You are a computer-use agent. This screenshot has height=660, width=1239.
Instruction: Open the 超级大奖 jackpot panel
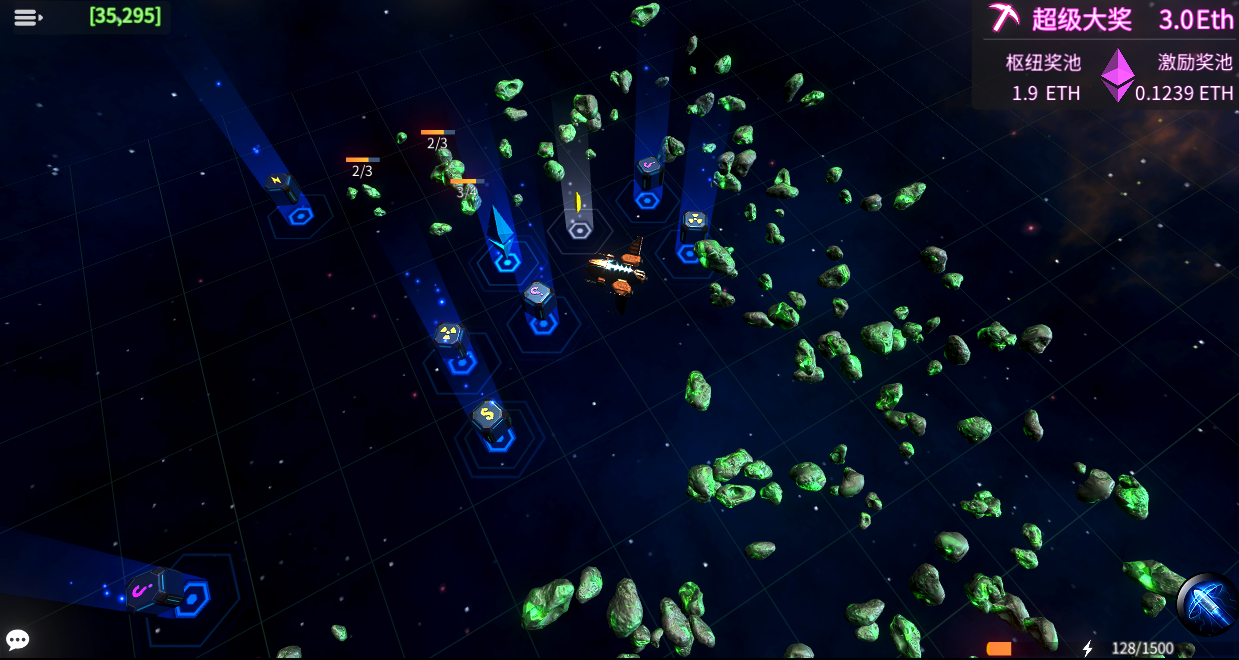(x=1110, y=19)
